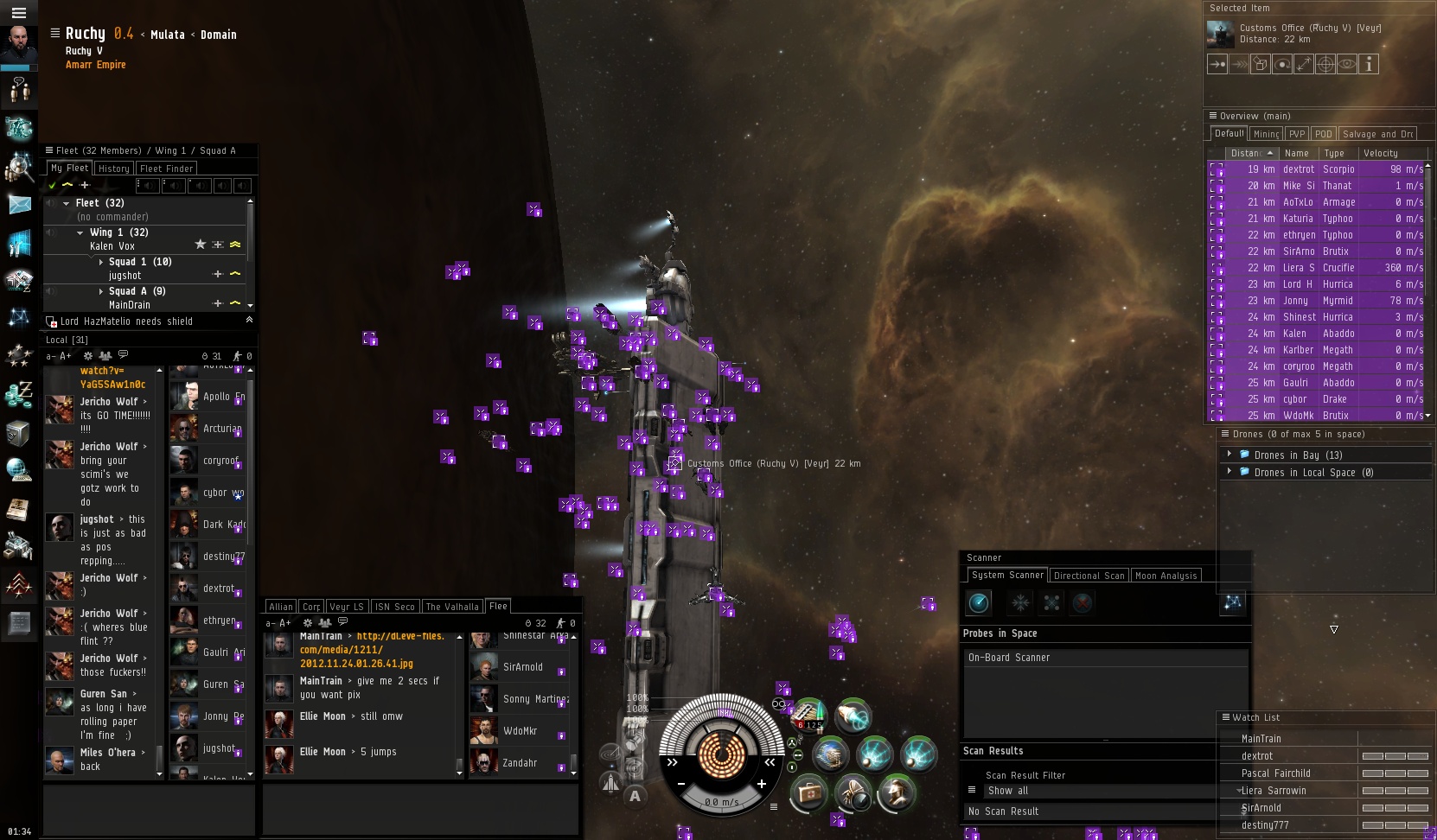Expand Drones in Local Space group
Screen dimensions: 1437x840
click(x=1229, y=472)
